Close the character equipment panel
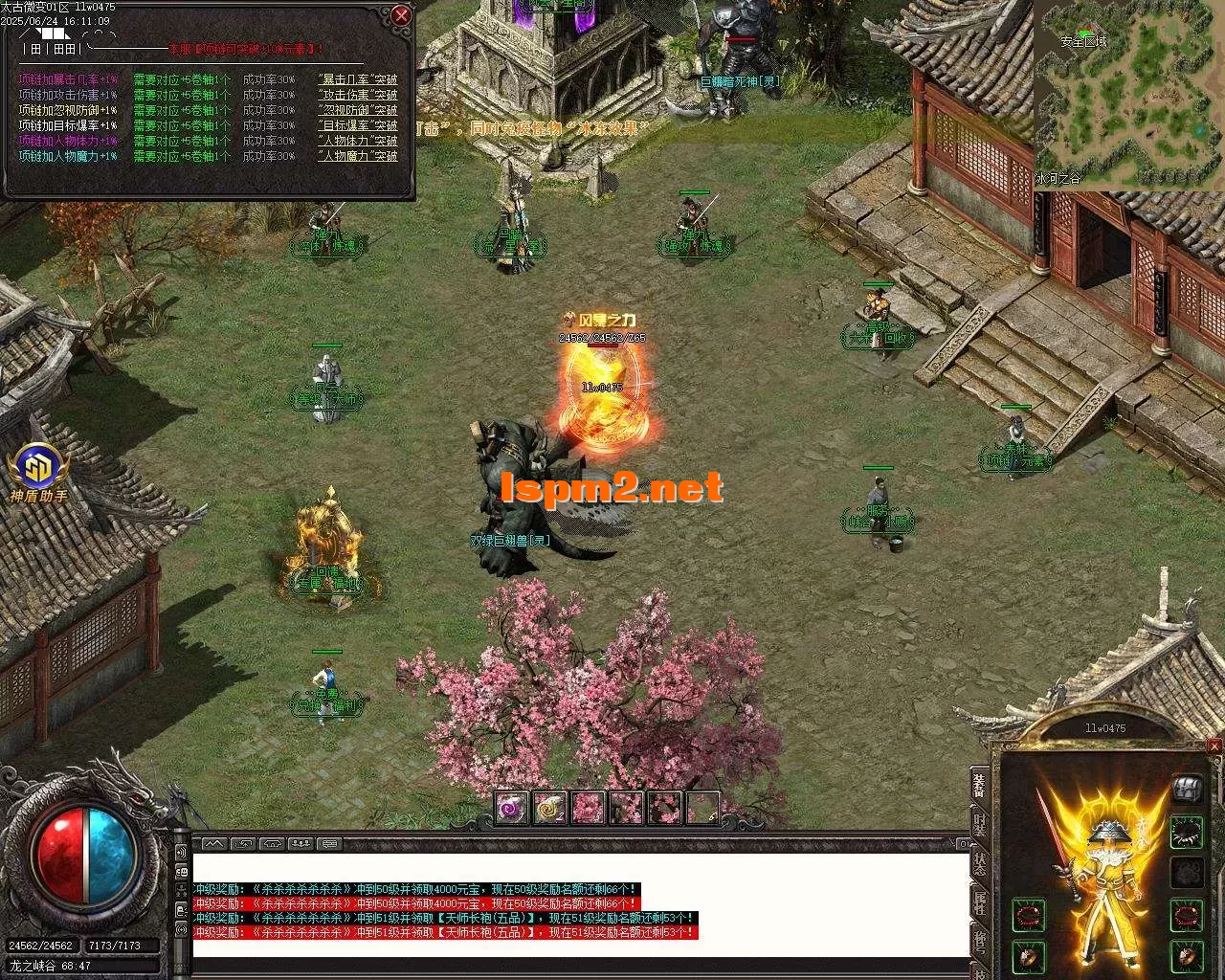The width and height of the screenshot is (1225, 980). (x=1214, y=746)
